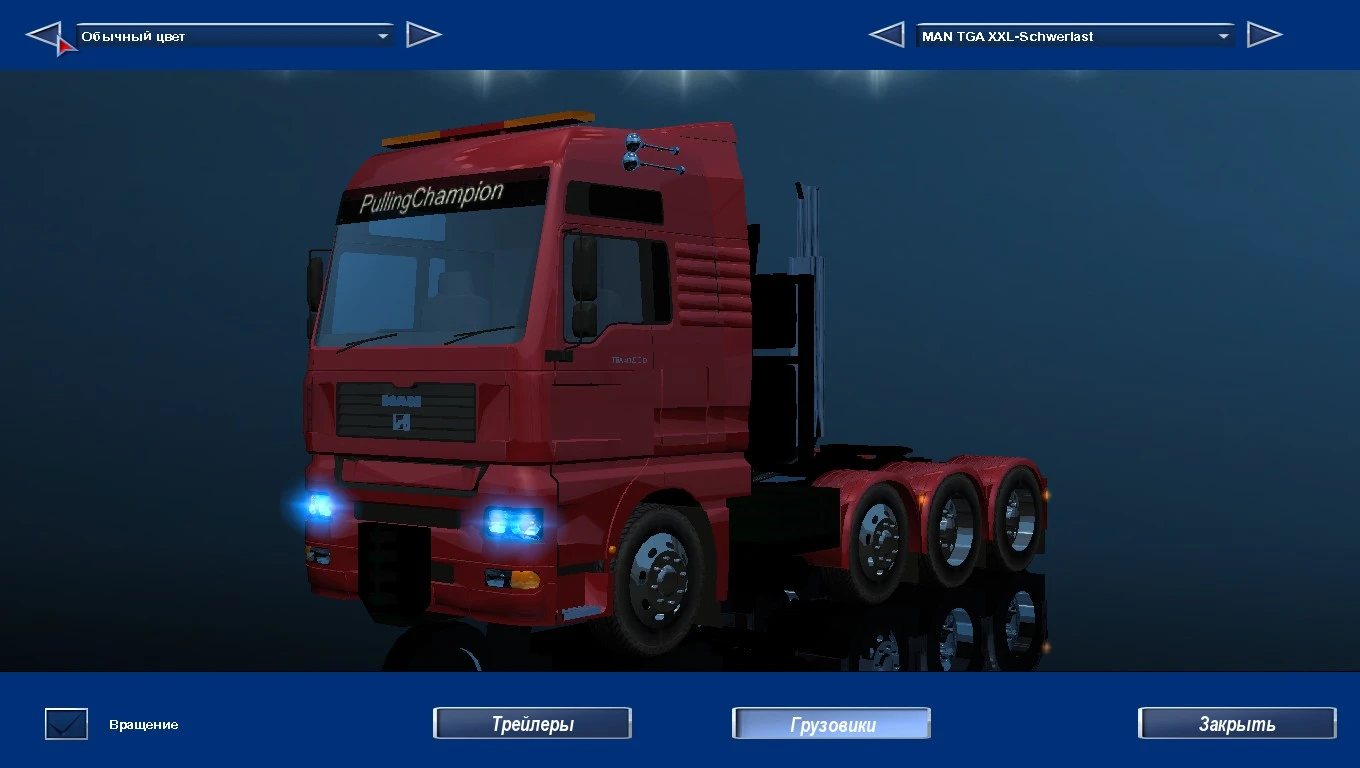Switch to the Трейлеры section
This screenshot has width=1360, height=768.
tap(532, 723)
